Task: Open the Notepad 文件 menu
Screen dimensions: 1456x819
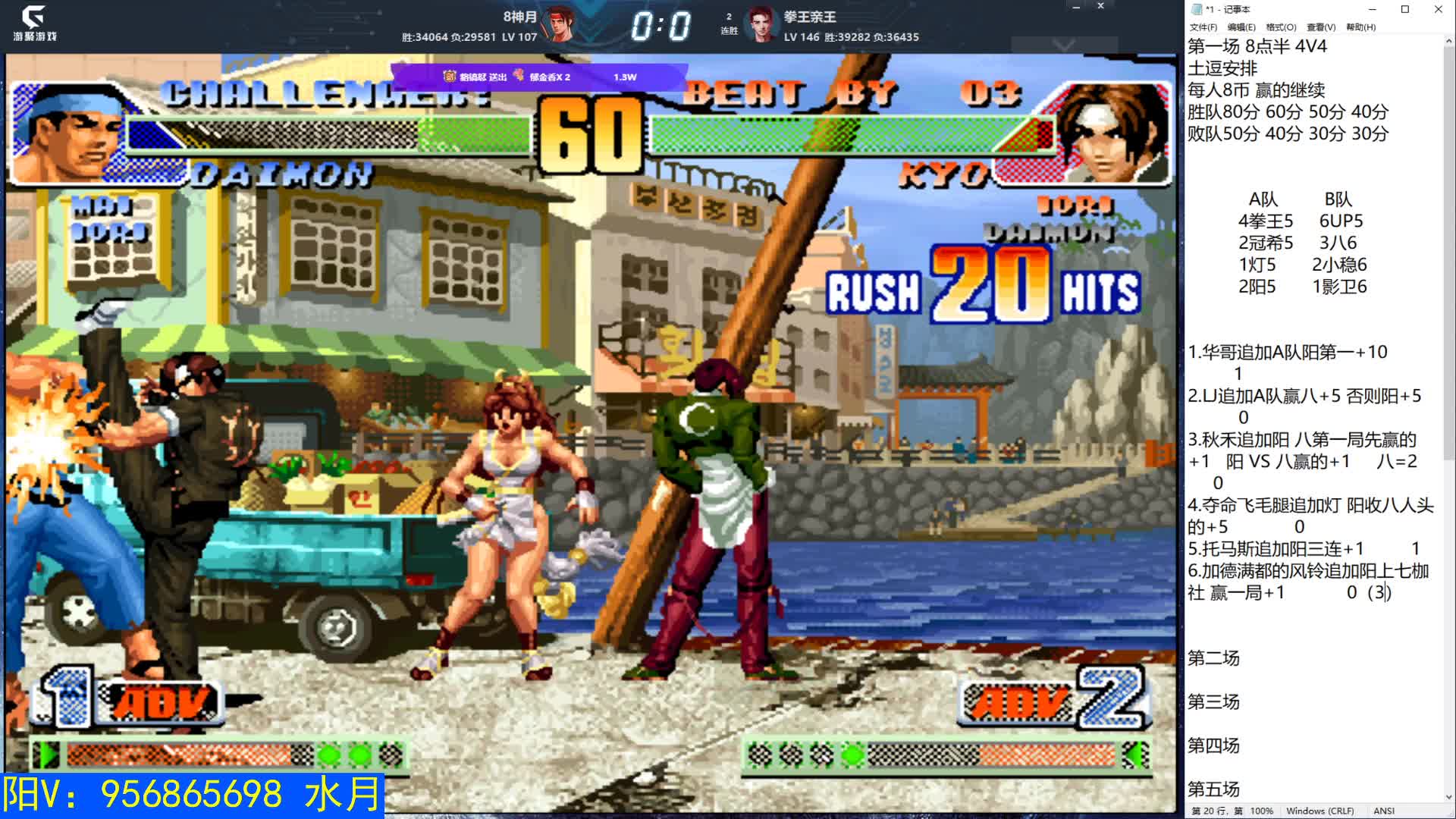Action: click(1203, 27)
